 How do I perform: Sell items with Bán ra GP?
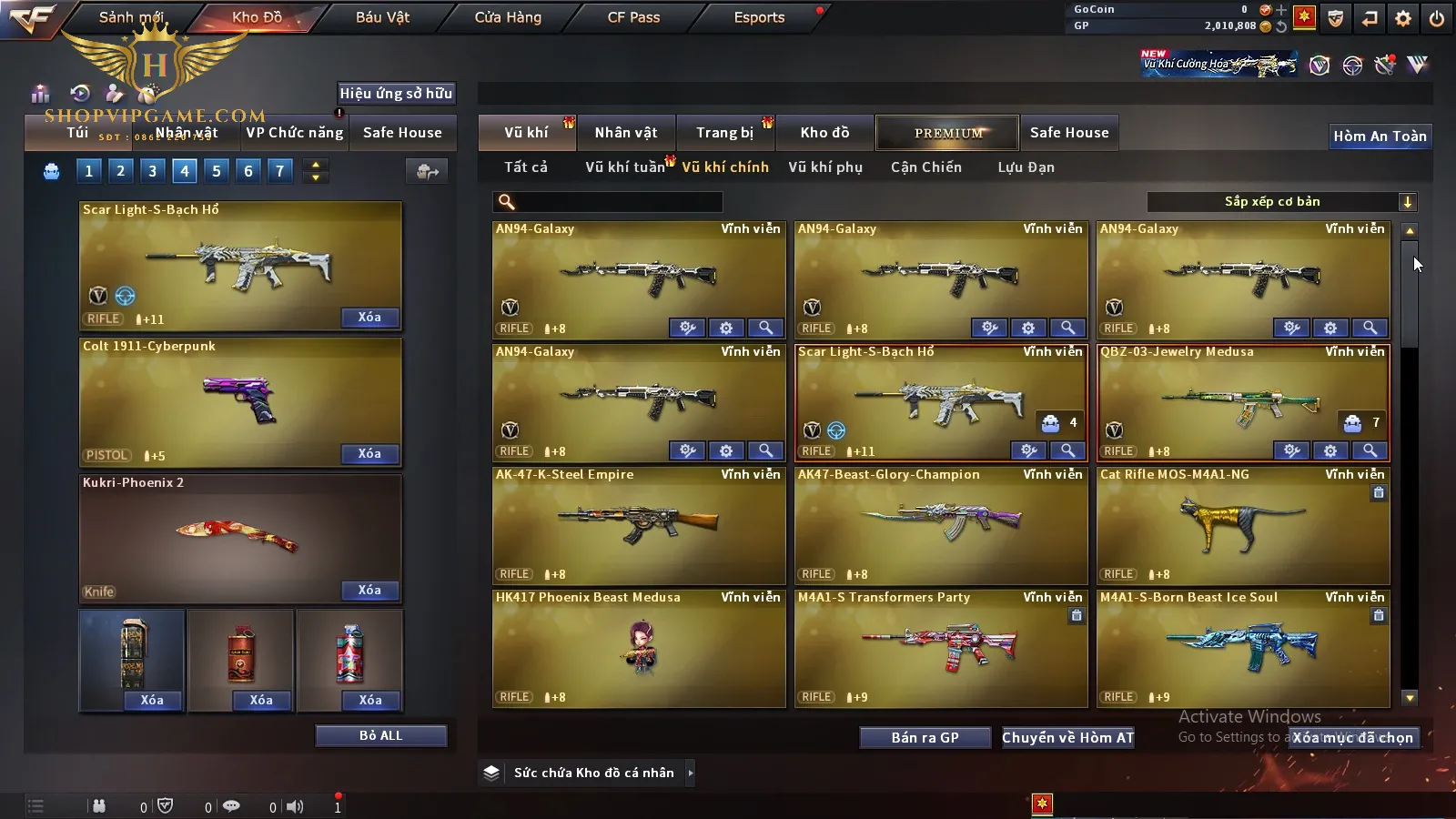point(925,737)
